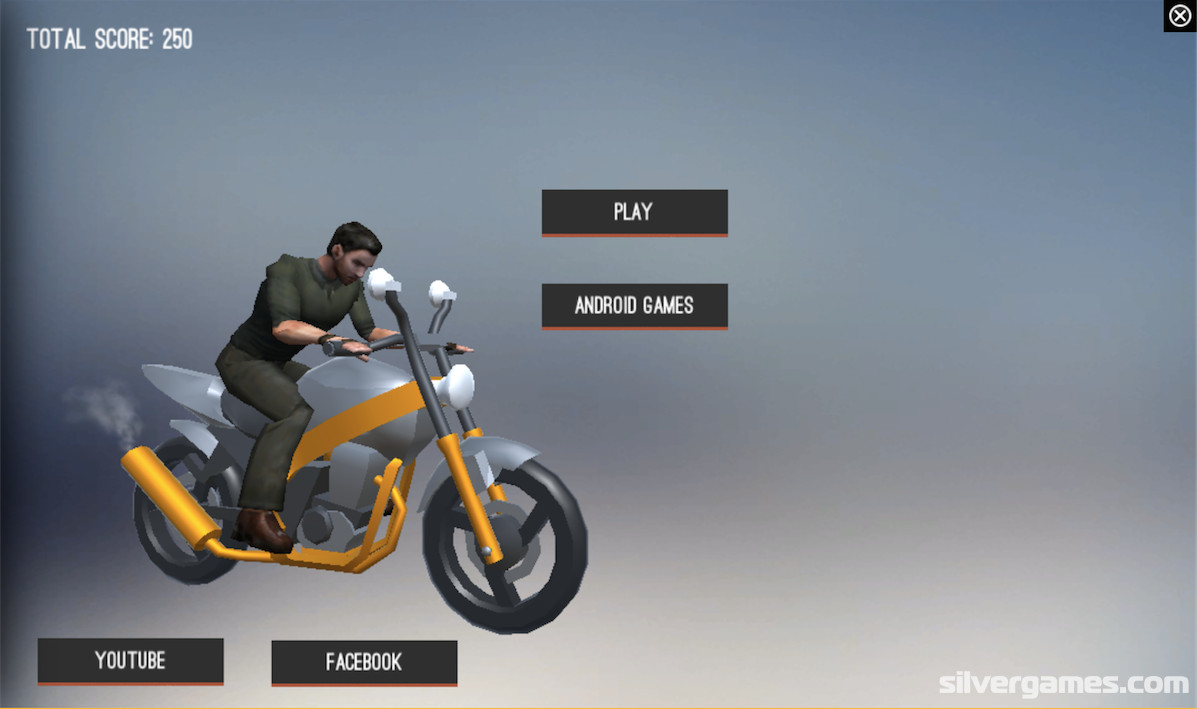Open the Facebook page button
The image size is (1197, 709).
coord(364,662)
